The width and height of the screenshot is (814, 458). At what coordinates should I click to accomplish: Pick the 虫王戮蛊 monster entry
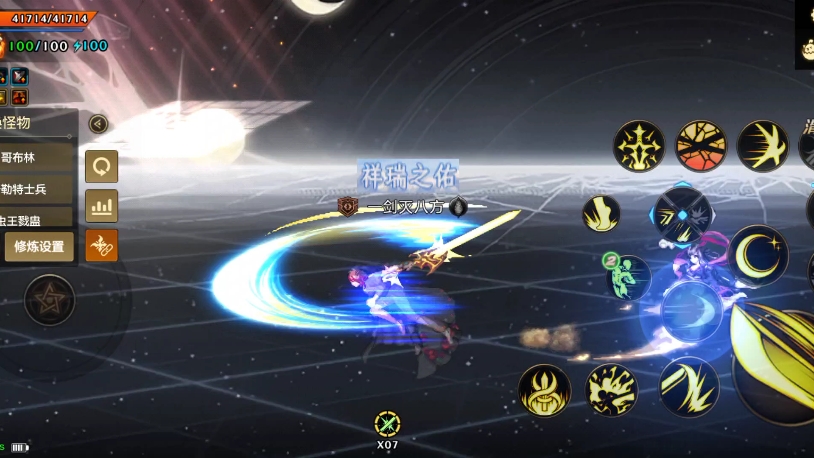click(x=38, y=217)
